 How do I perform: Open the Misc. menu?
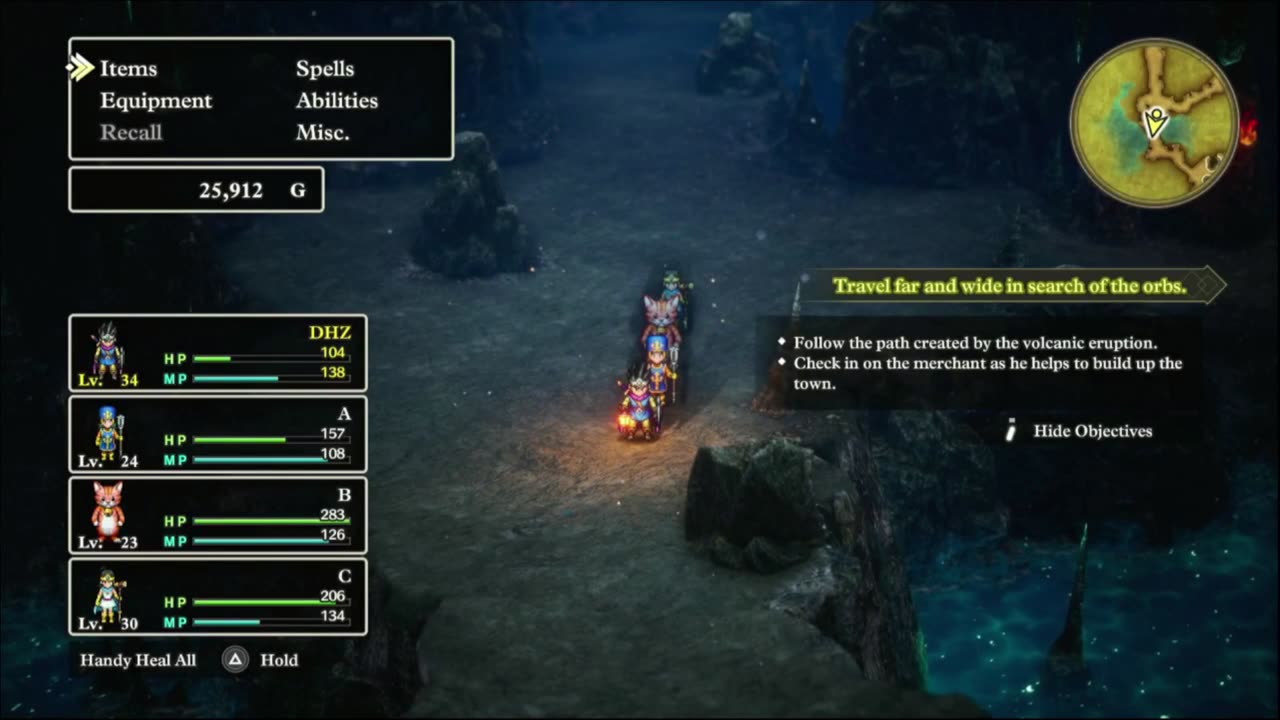click(323, 133)
